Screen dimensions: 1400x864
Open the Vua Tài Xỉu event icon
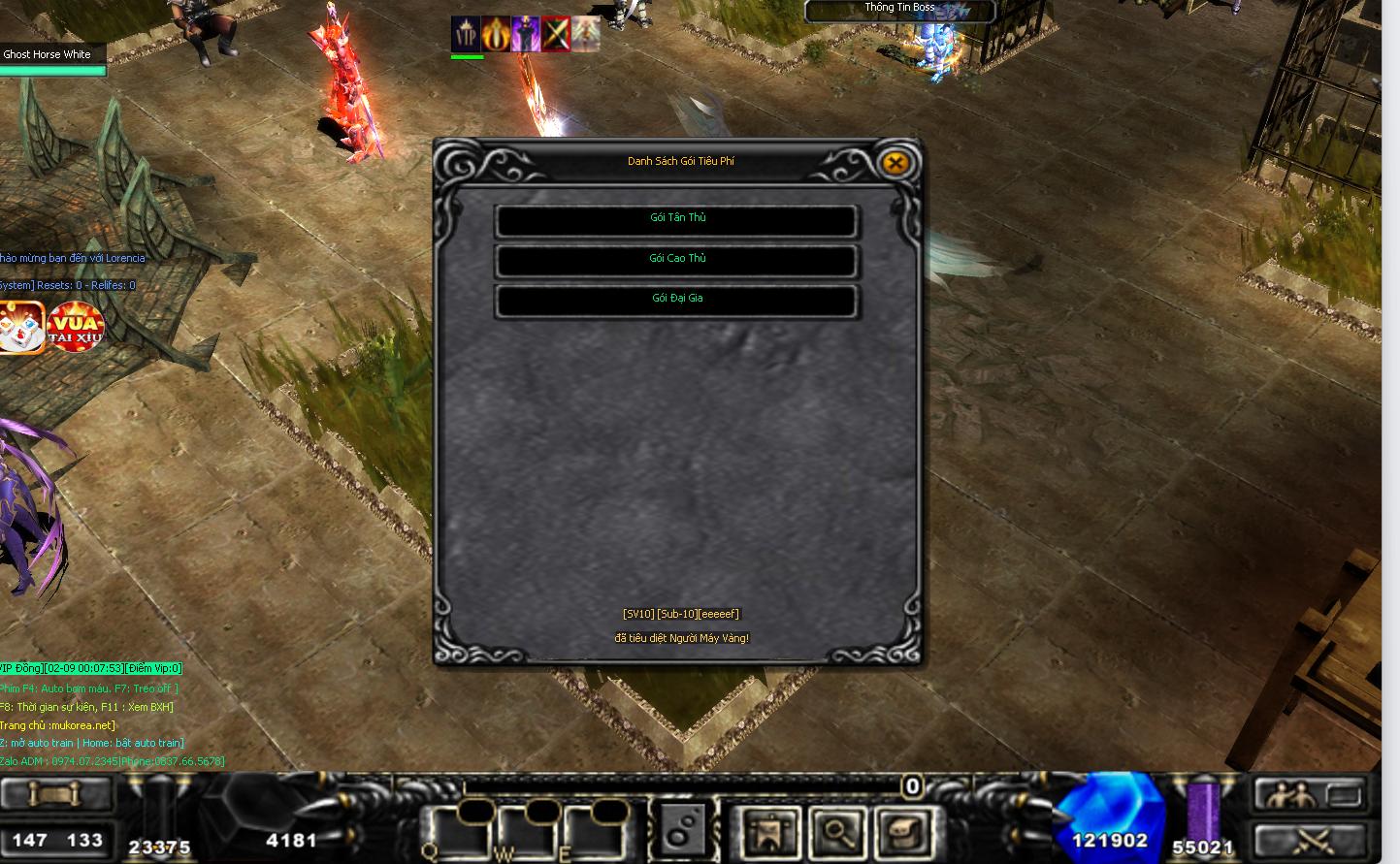77,326
